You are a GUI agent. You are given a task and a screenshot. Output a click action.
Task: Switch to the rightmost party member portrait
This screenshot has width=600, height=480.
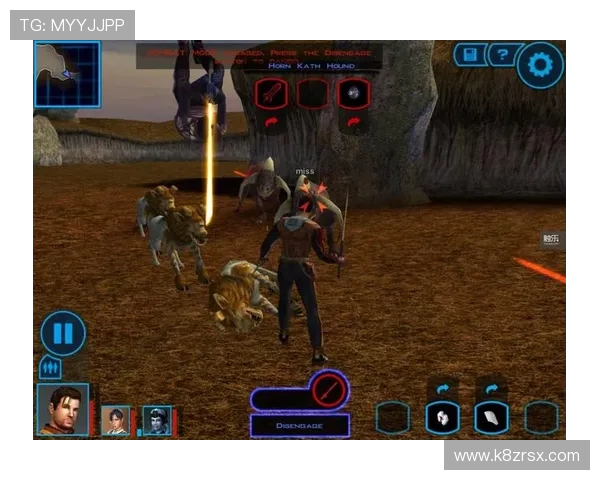coord(156,420)
